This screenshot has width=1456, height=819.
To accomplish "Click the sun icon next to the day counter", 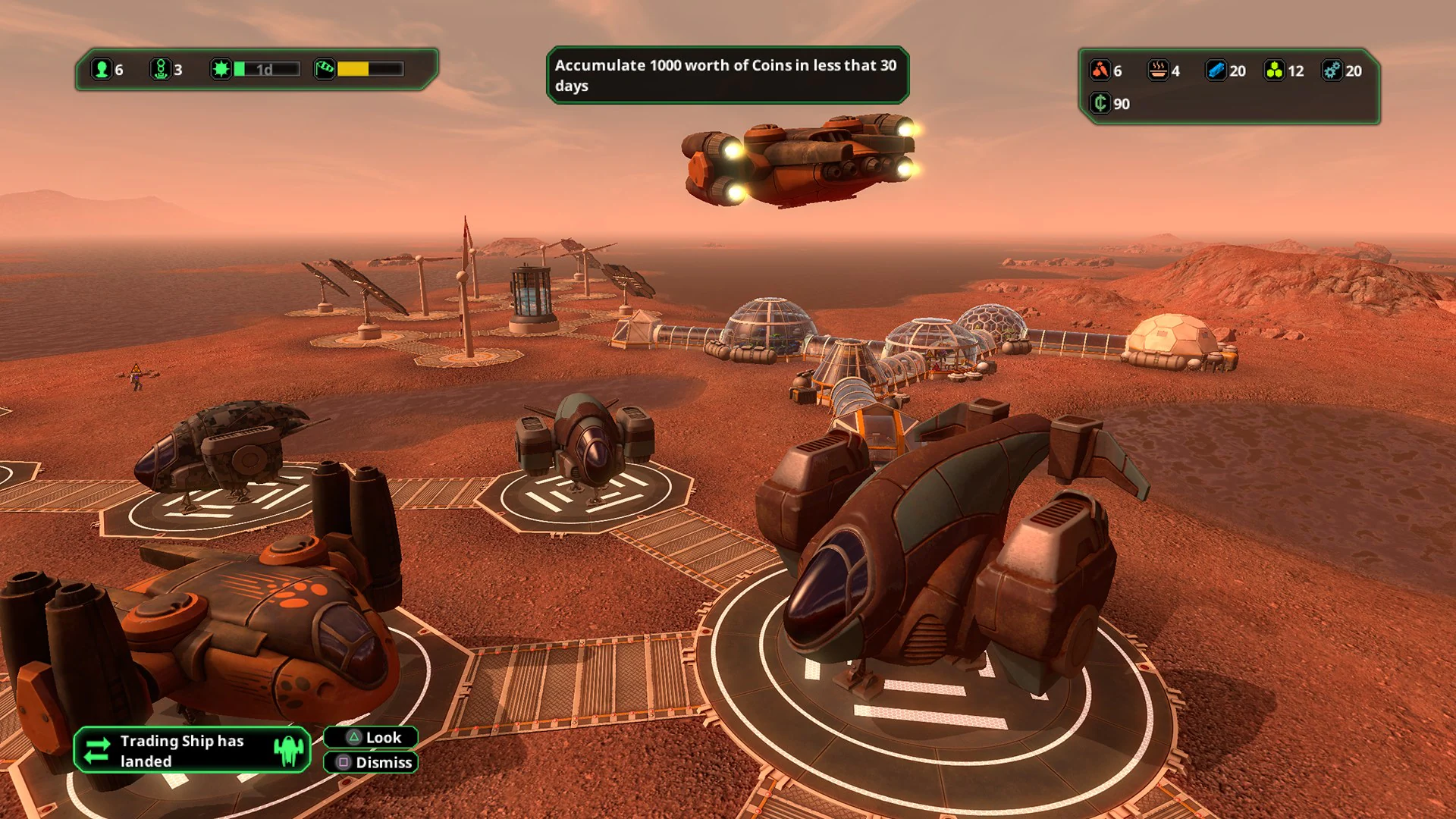I will [219, 69].
